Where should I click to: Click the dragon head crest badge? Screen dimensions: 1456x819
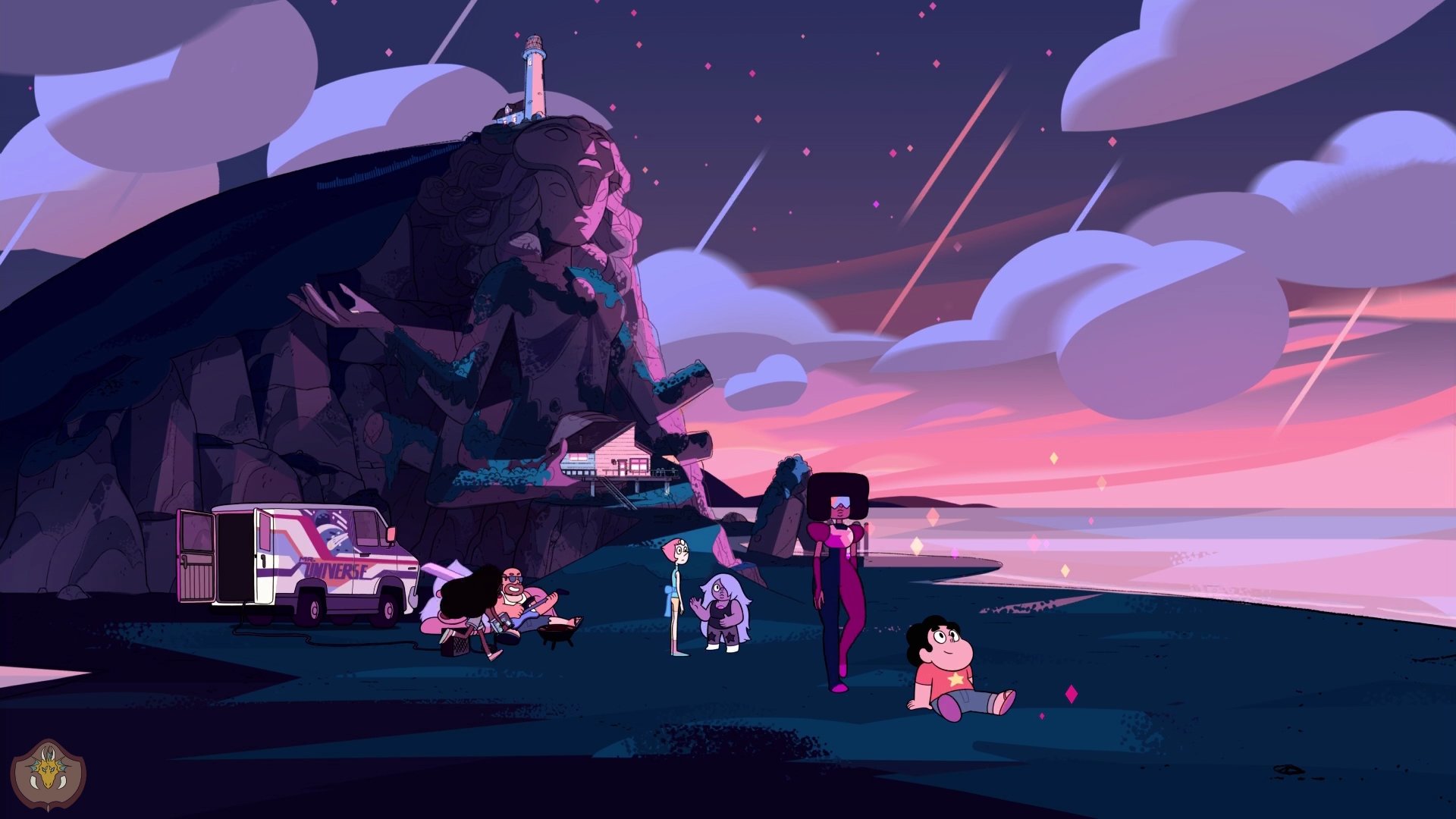48,774
